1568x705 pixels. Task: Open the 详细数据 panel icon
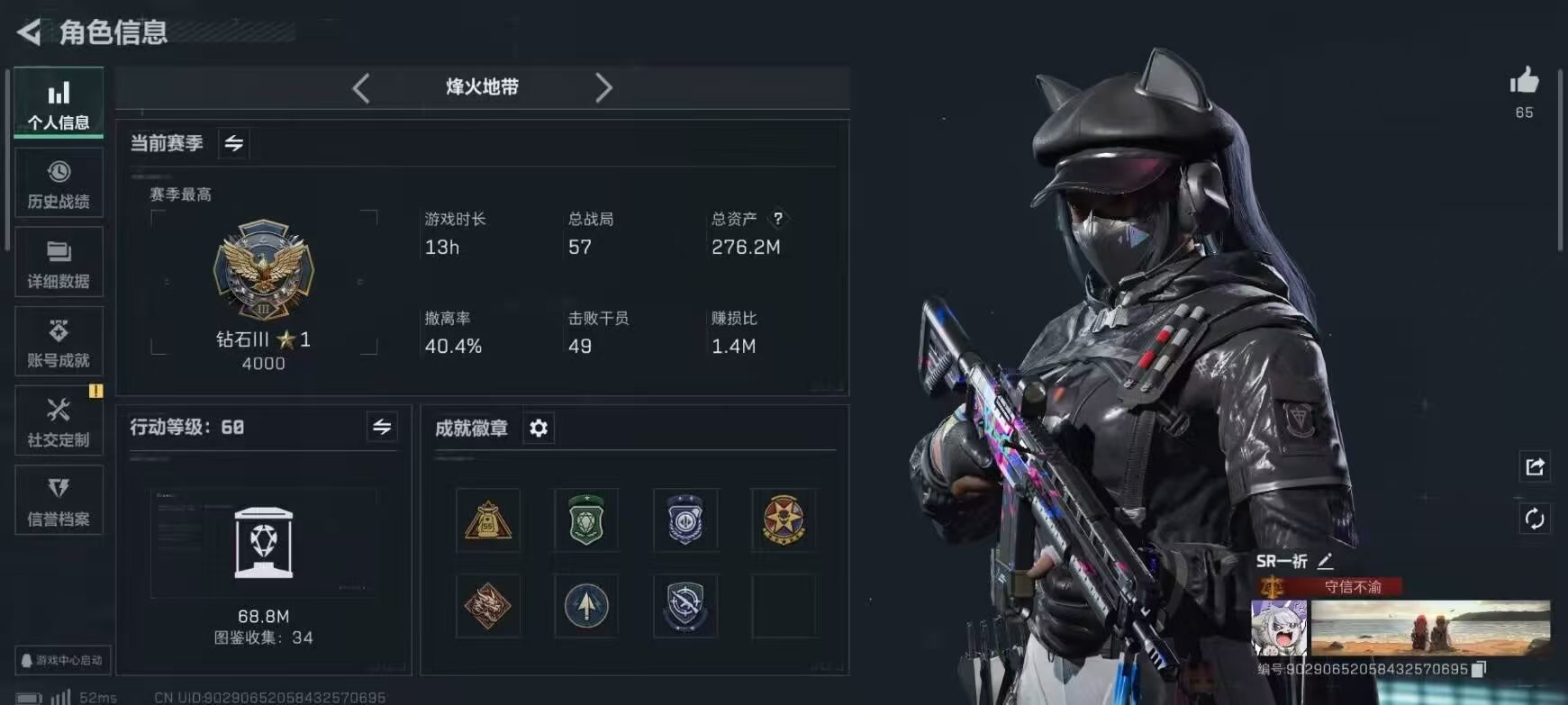[59, 262]
